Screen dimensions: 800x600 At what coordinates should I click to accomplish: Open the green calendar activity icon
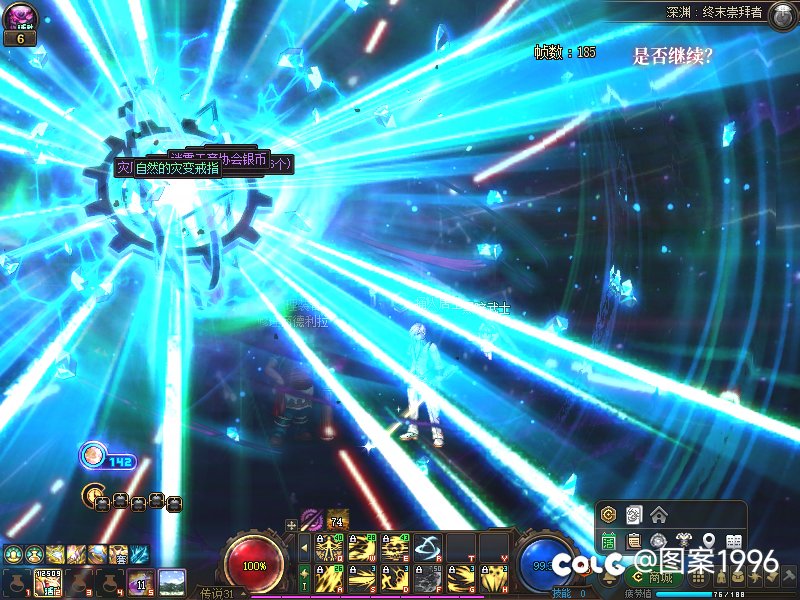608,541
